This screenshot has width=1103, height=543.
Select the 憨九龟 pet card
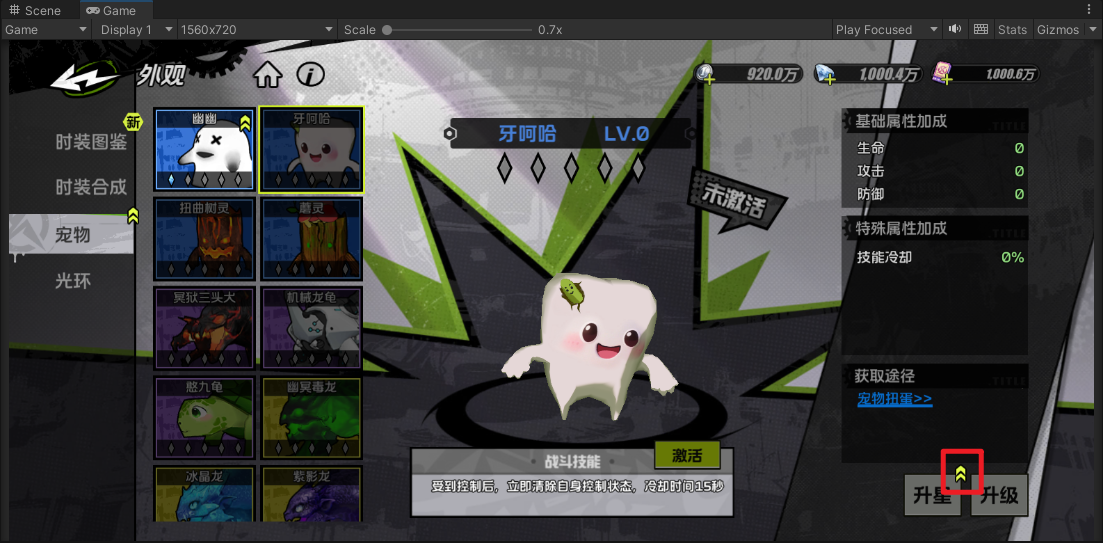204,417
